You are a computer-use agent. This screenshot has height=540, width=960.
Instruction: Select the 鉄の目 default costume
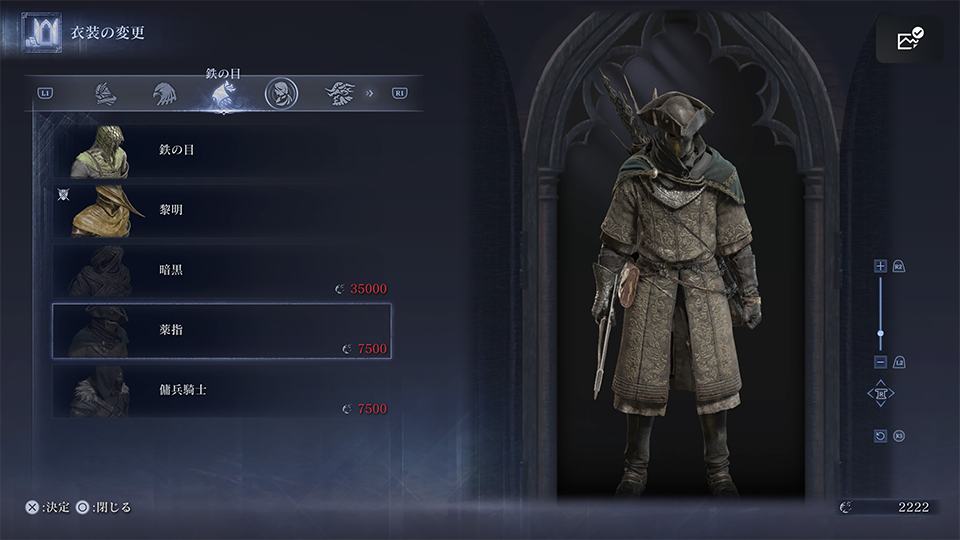pyautogui.click(x=220, y=150)
